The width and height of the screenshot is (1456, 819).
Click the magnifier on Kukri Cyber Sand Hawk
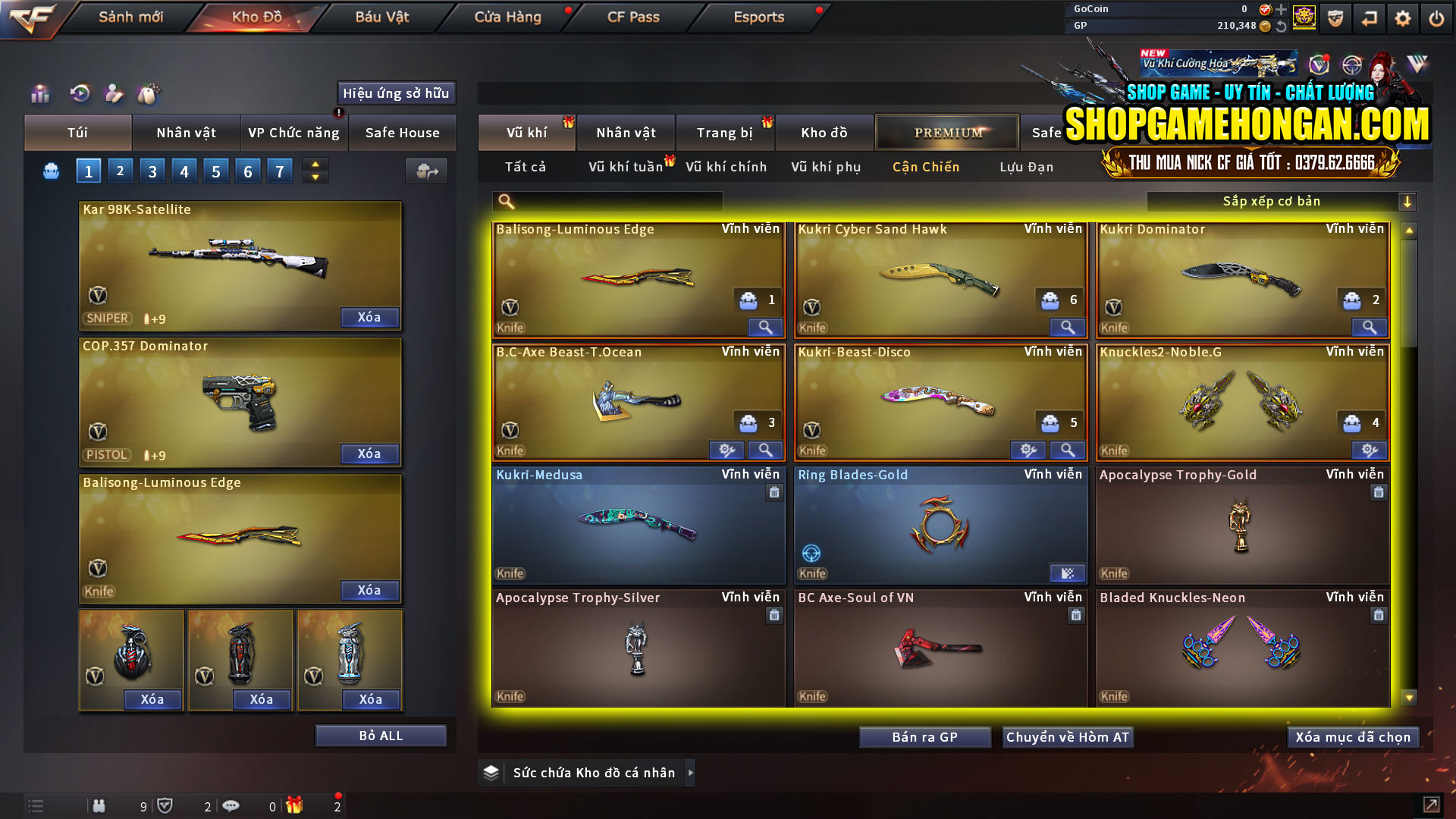[x=1067, y=327]
